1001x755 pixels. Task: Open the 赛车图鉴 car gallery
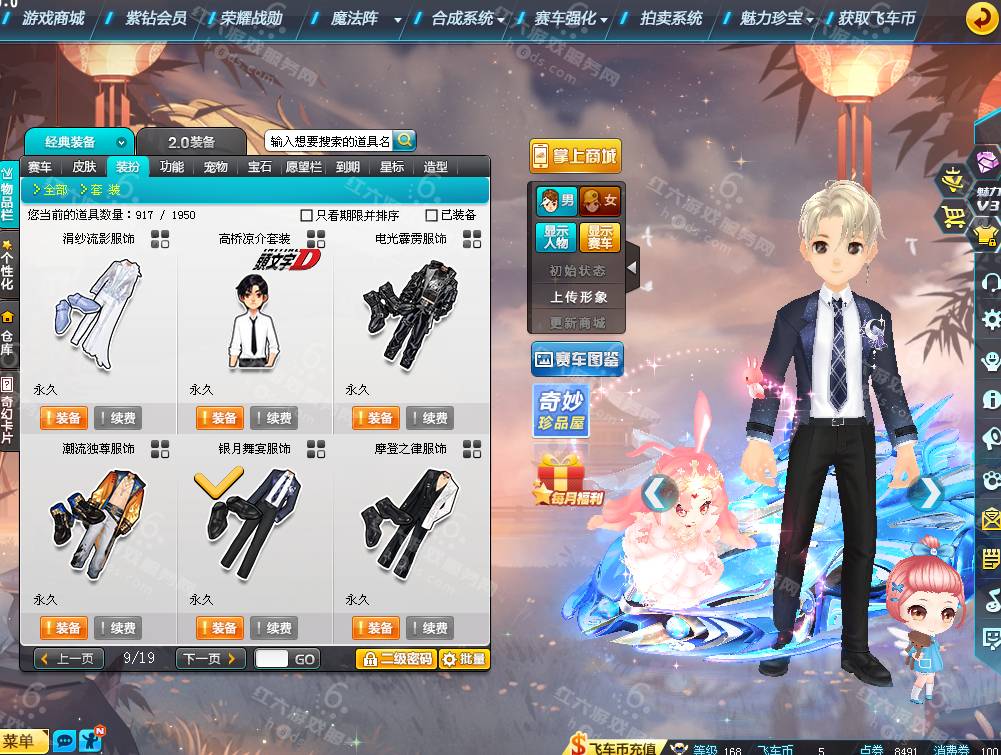point(577,358)
